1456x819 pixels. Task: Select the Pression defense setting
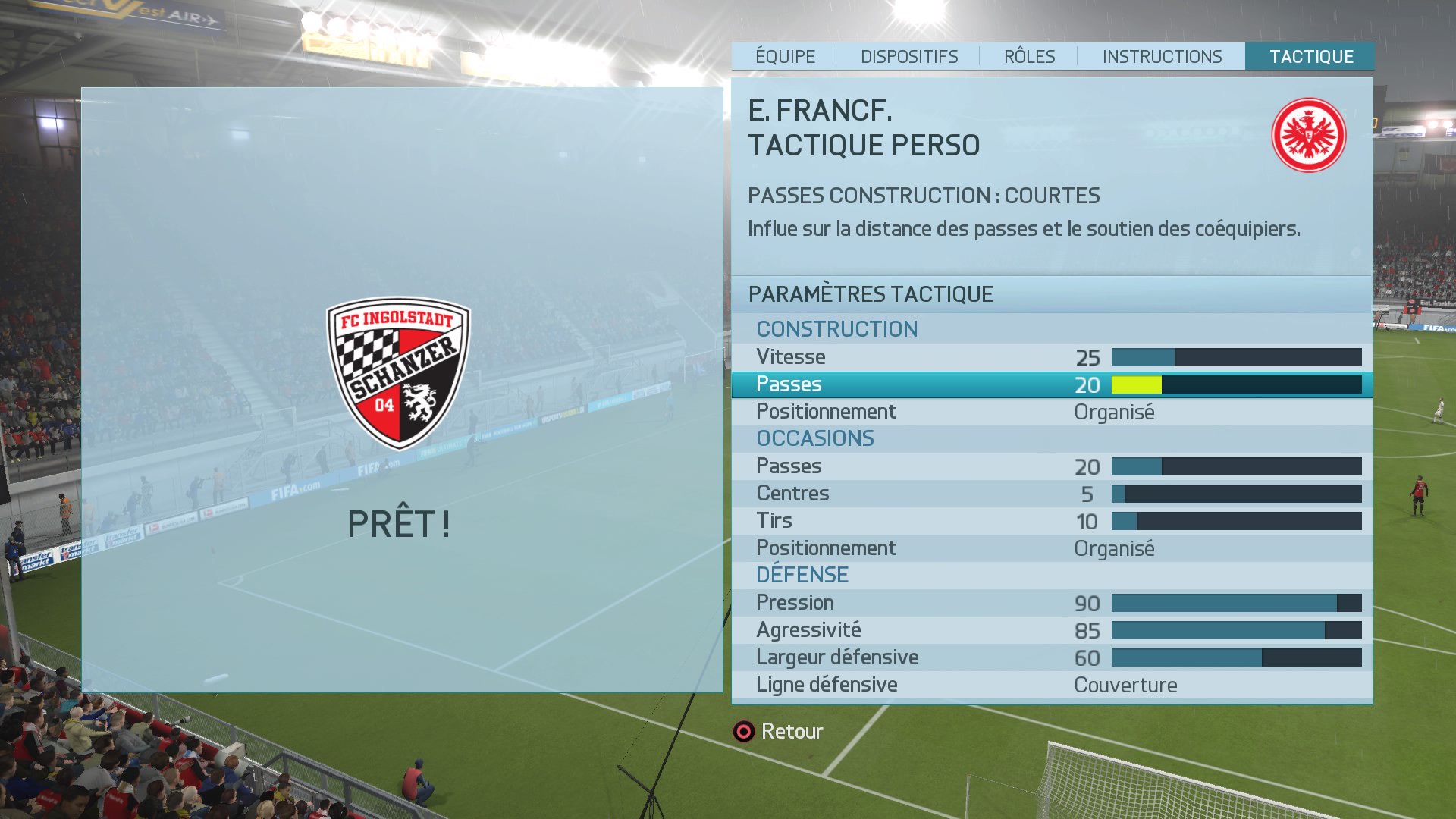1052,603
